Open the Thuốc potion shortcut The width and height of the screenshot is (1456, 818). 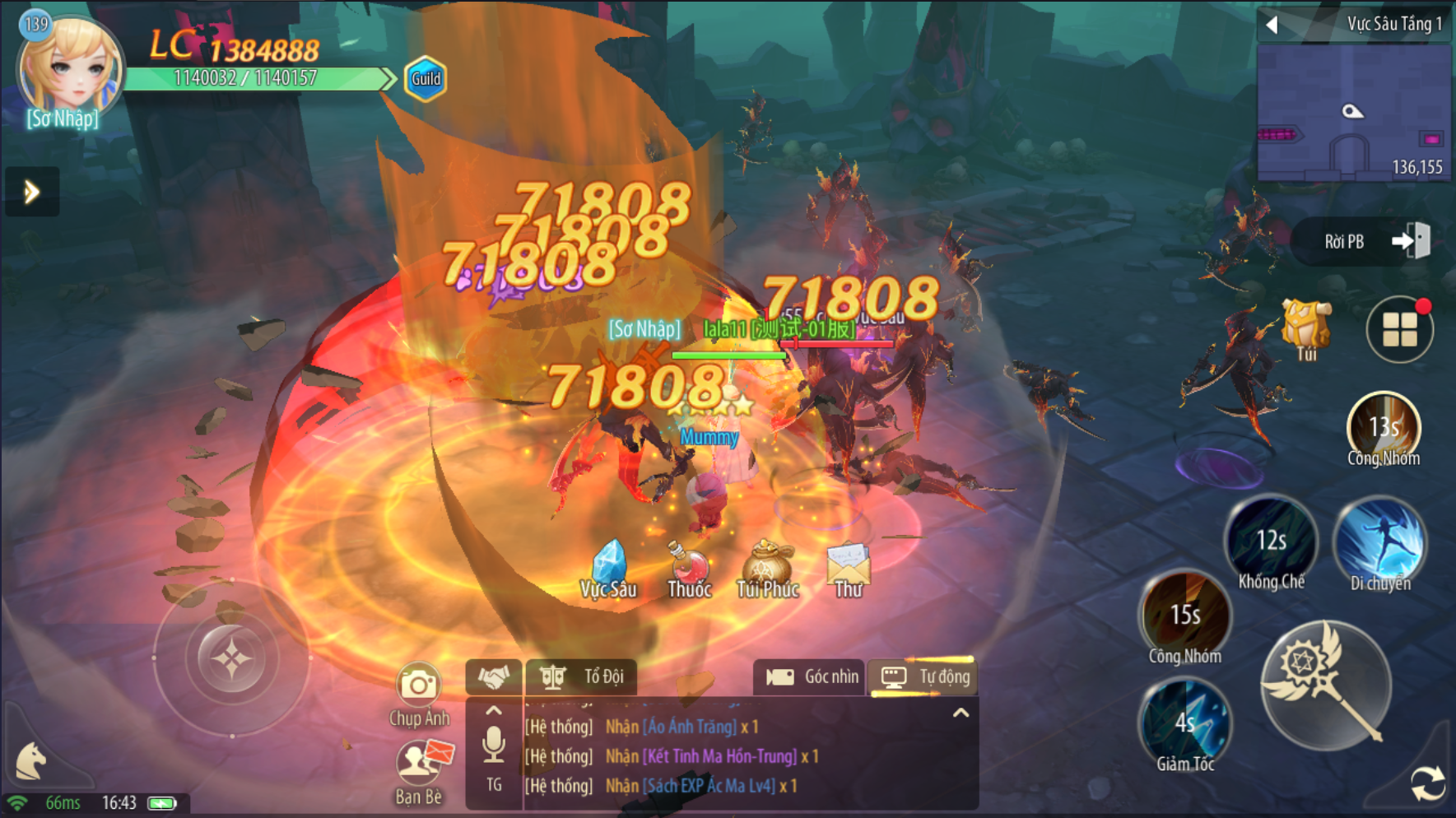[689, 567]
